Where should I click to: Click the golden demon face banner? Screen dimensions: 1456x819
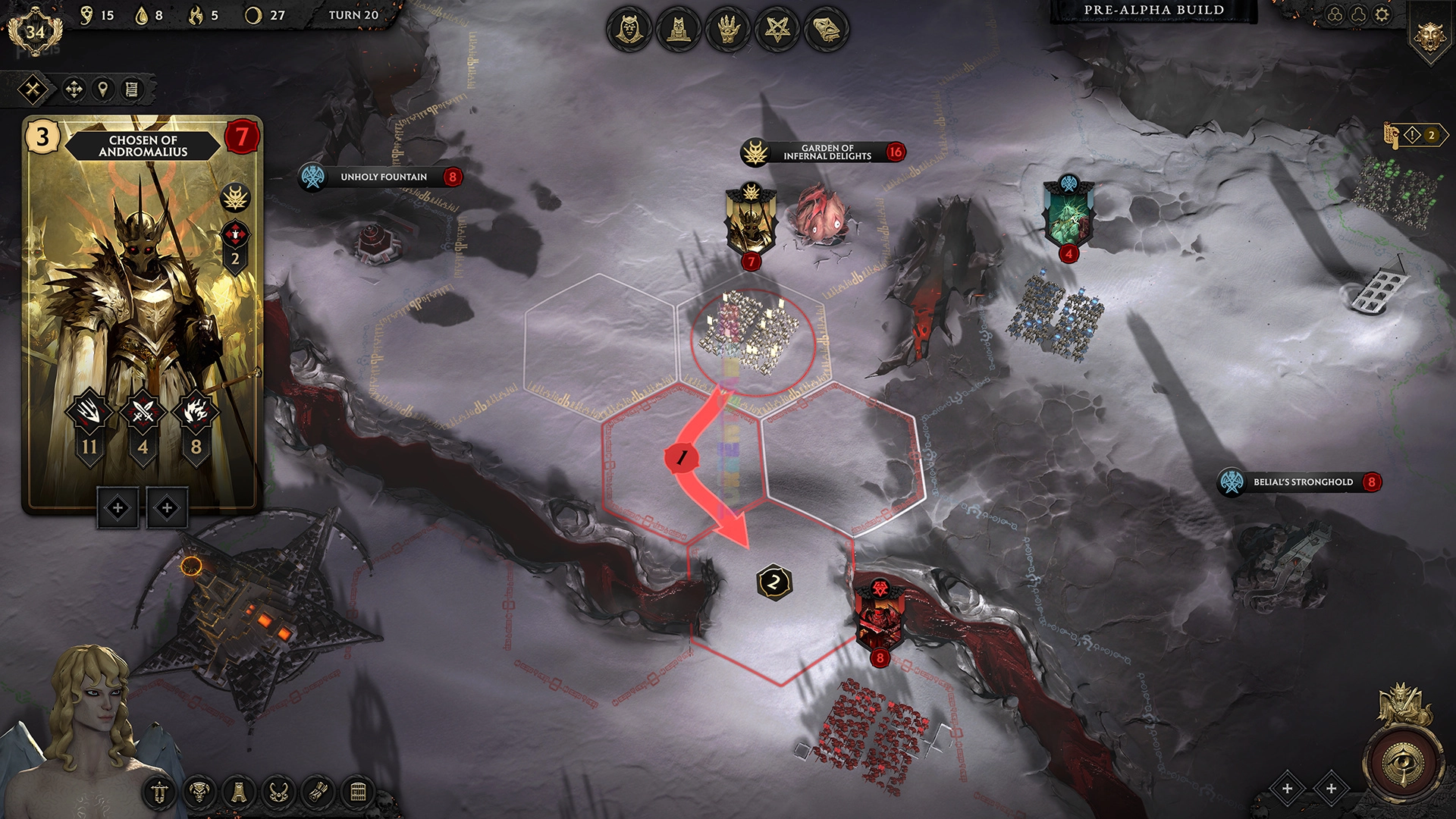(1429, 36)
